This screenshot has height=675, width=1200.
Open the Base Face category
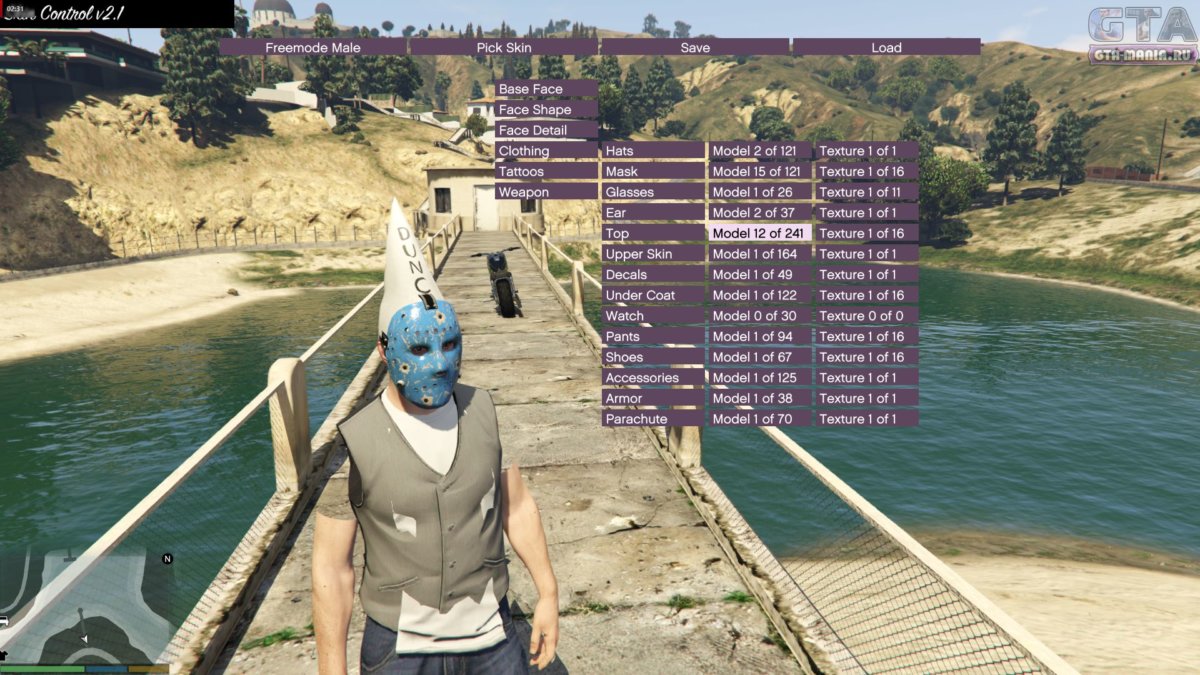click(546, 89)
